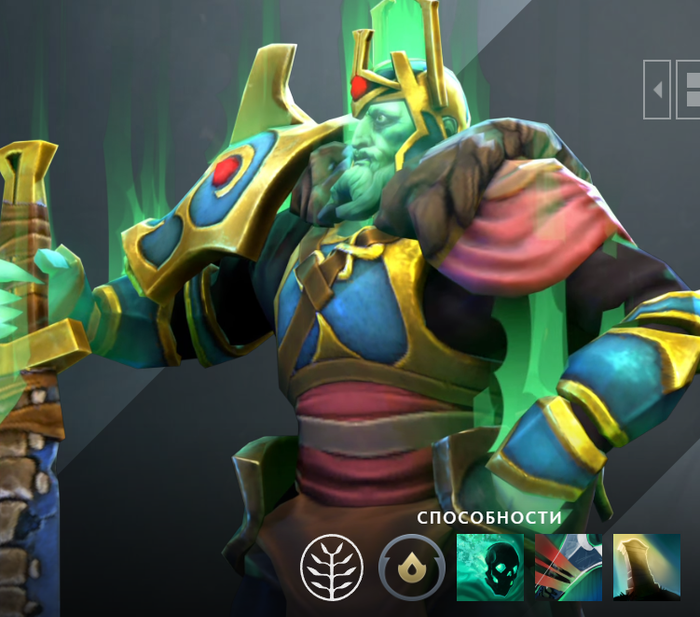Click the left arrow button

point(657,89)
